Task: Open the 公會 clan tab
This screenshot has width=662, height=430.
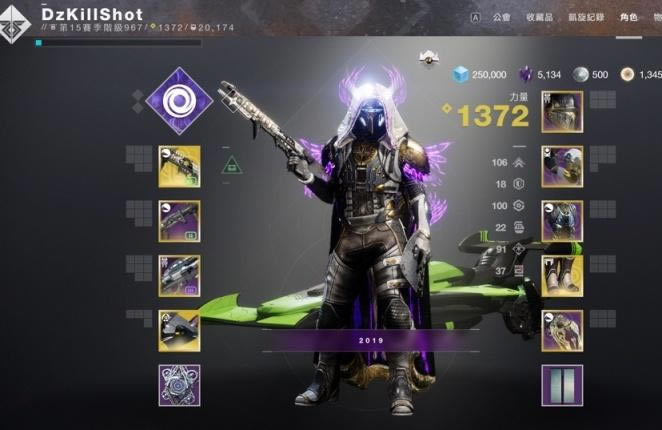Action: pyautogui.click(x=501, y=17)
